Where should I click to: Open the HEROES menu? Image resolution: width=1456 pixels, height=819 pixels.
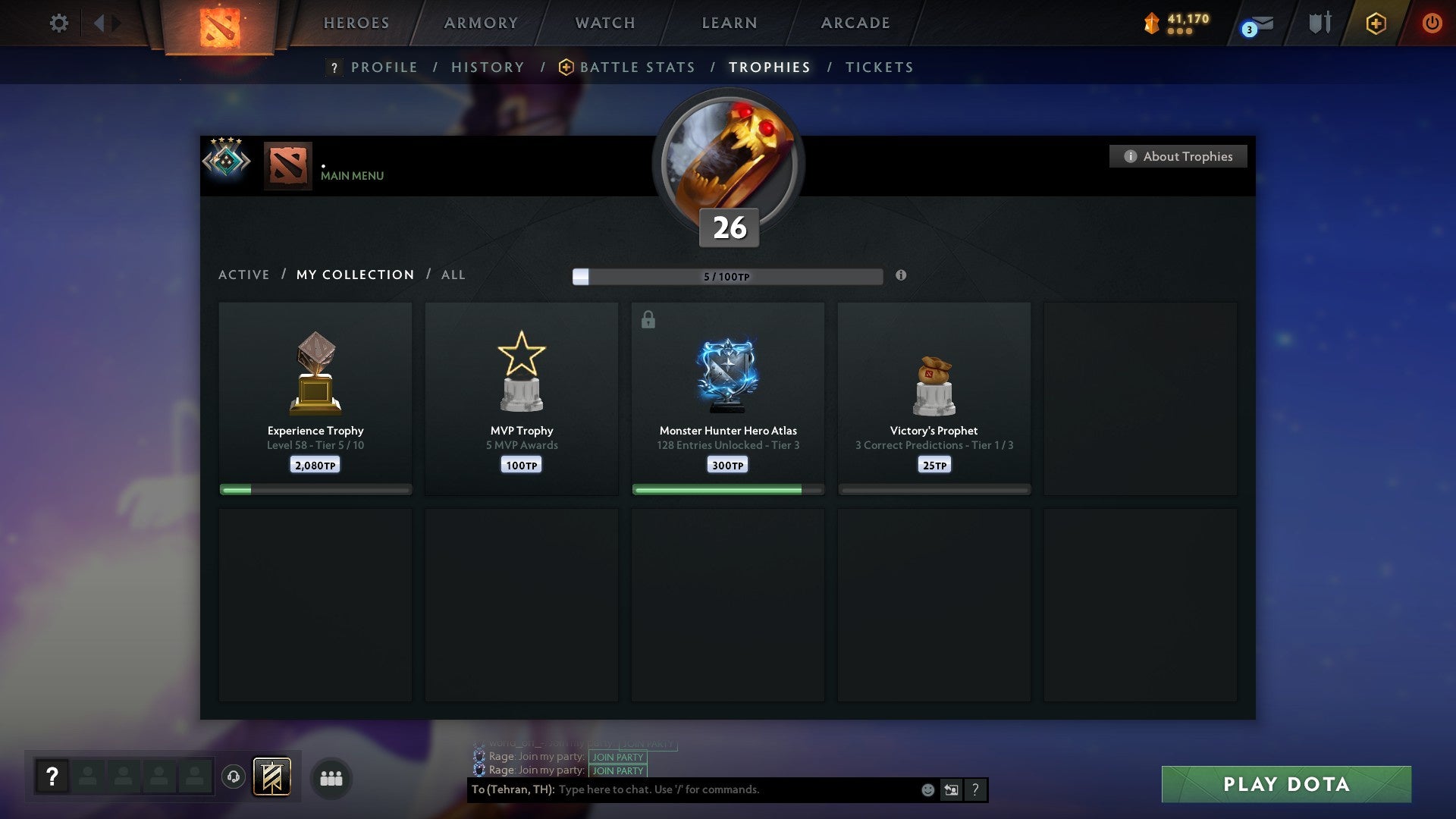tap(356, 23)
